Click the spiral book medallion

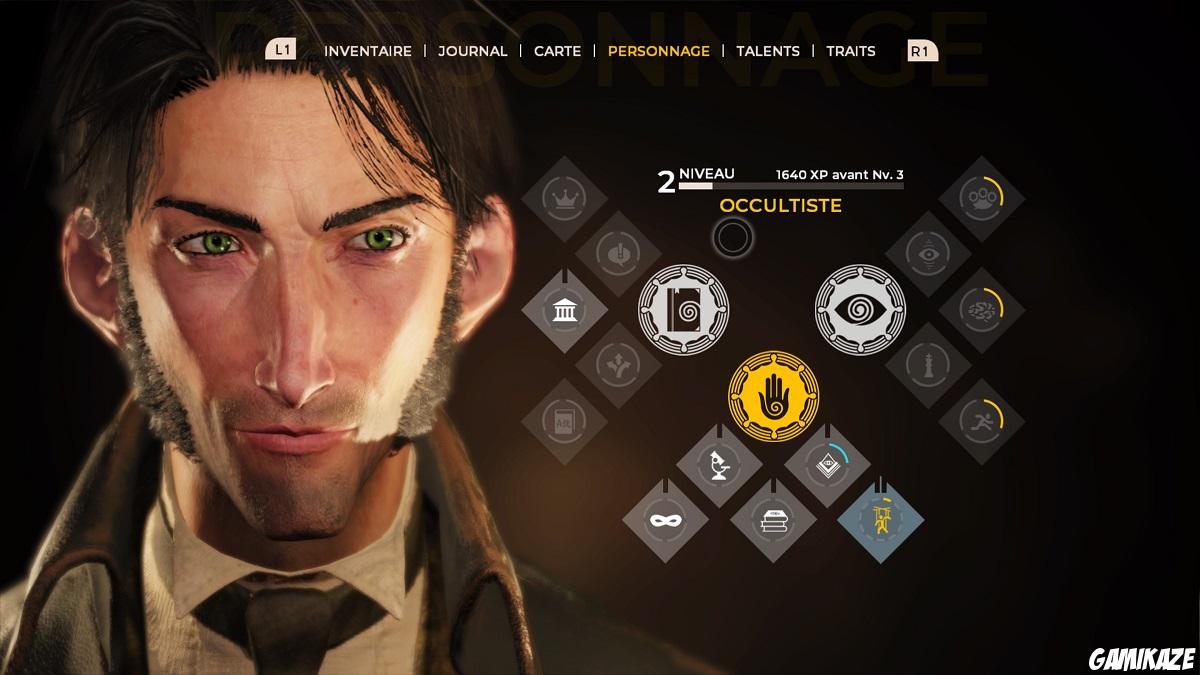point(684,308)
